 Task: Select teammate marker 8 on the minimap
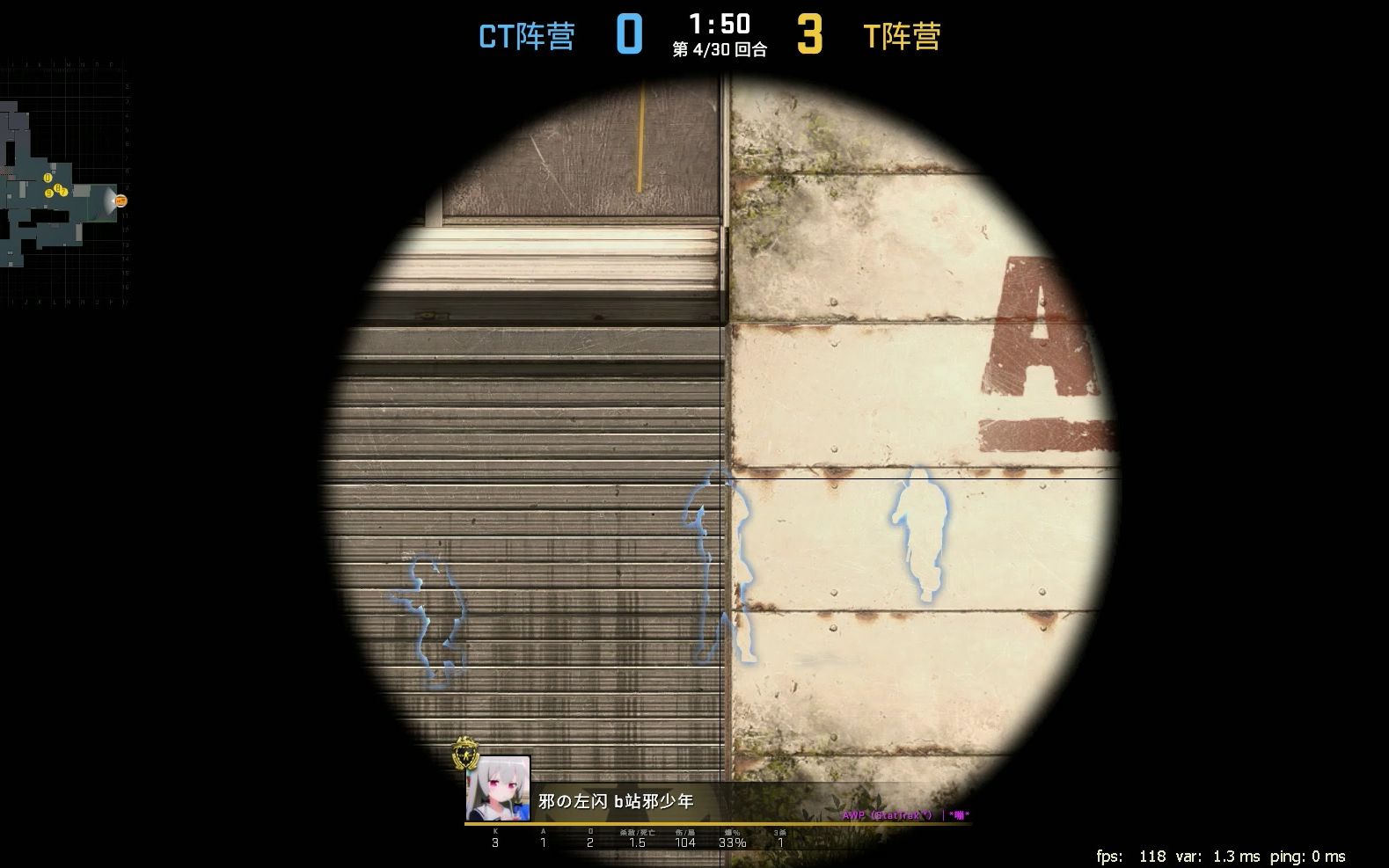pos(58,187)
